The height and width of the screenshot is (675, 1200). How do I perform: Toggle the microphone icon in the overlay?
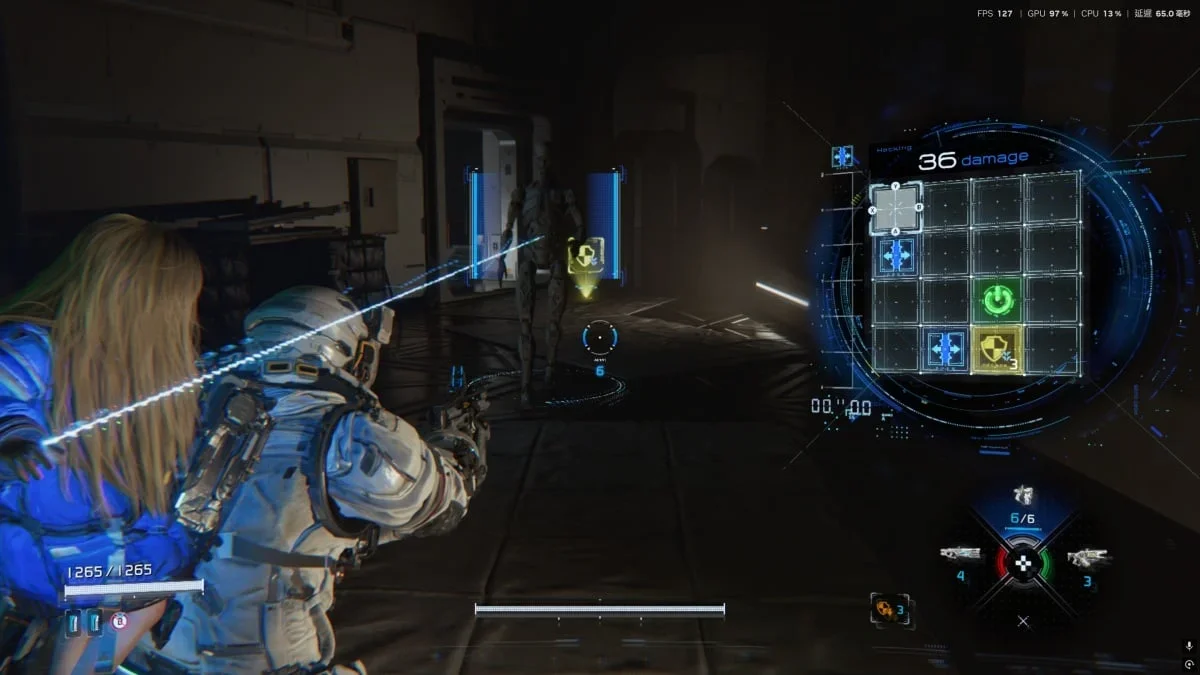click(x=1187, y=647)
